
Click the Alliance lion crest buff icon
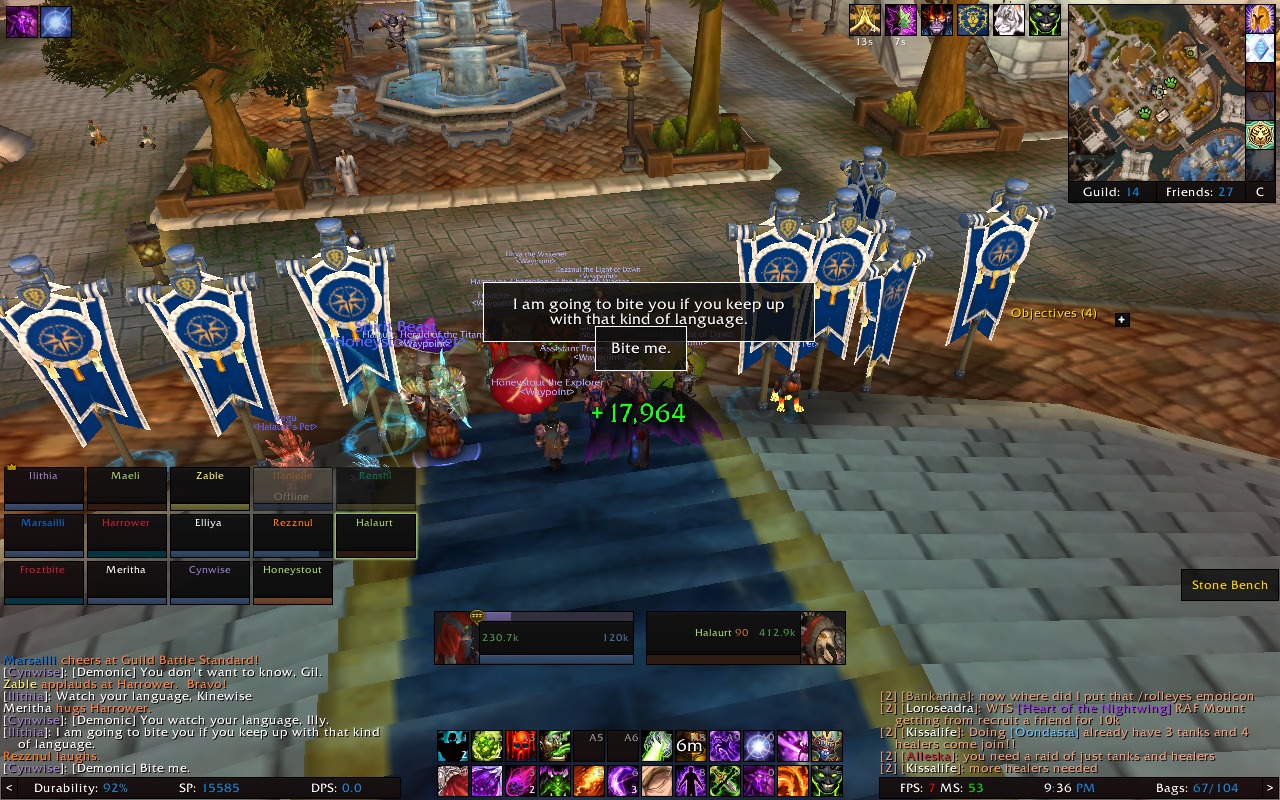[973, 20]
